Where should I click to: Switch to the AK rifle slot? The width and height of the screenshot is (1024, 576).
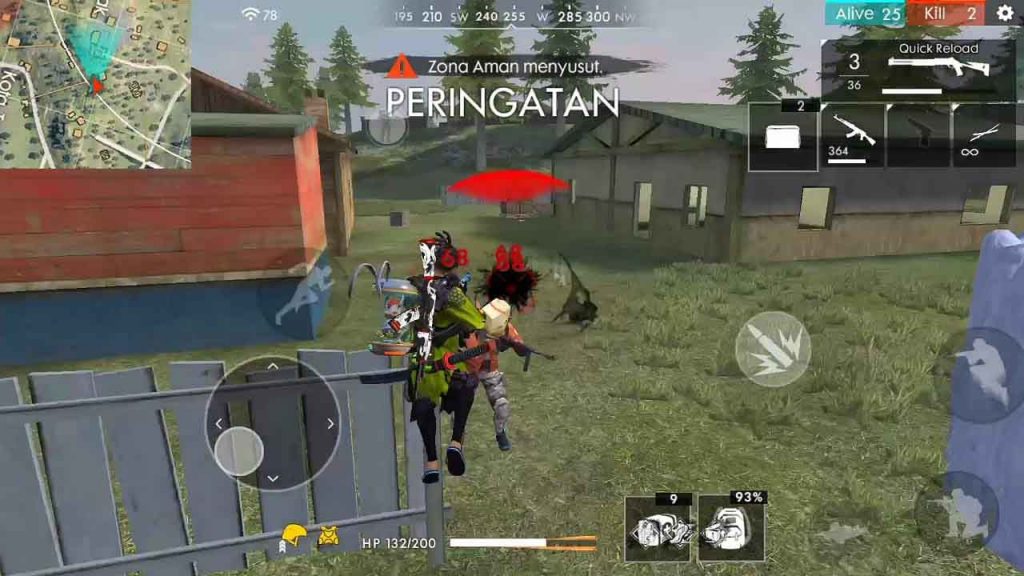(x=852, y=135)
